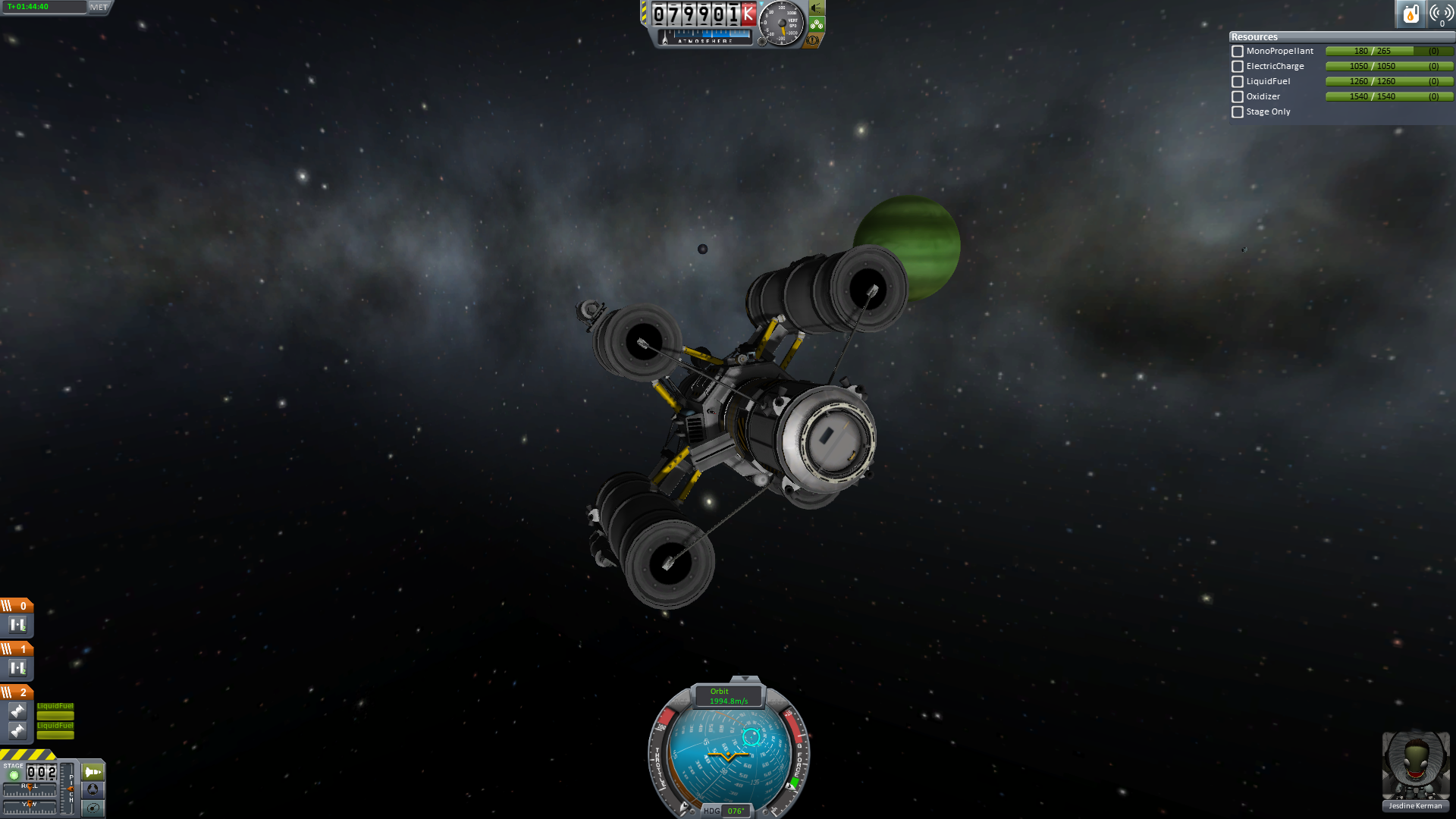Toggle the MET mission clock mode
Screen dimensions: 1456x819
[x=99, y=7]
